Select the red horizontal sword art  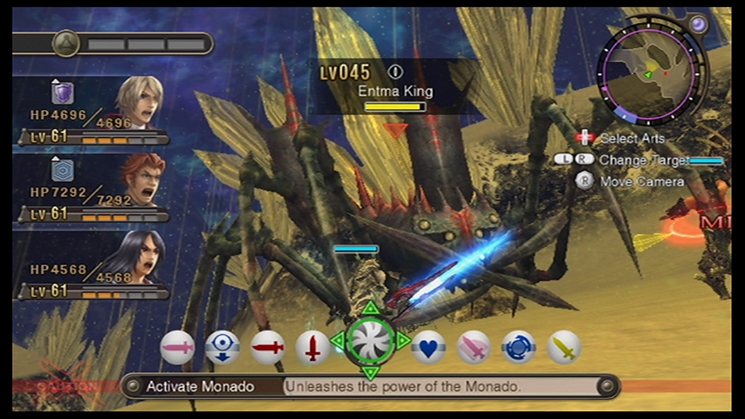267,347
